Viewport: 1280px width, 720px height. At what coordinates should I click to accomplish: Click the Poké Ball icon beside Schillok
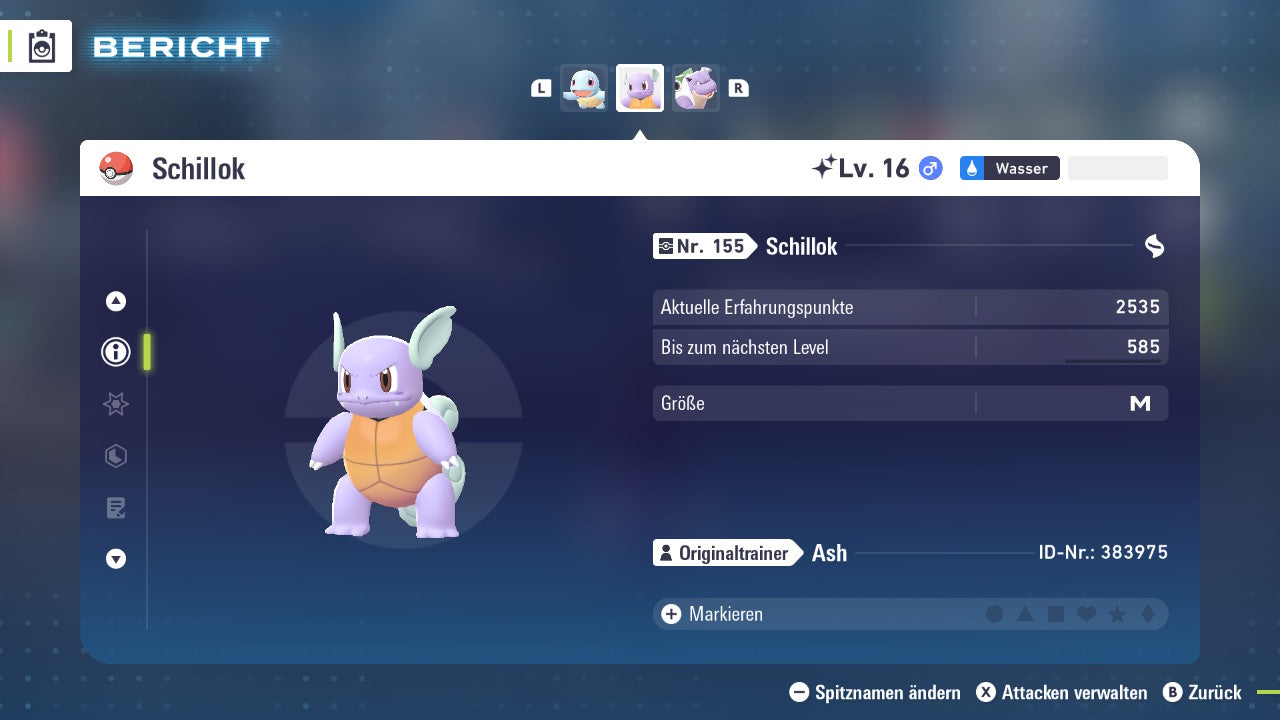pos(114,168)
